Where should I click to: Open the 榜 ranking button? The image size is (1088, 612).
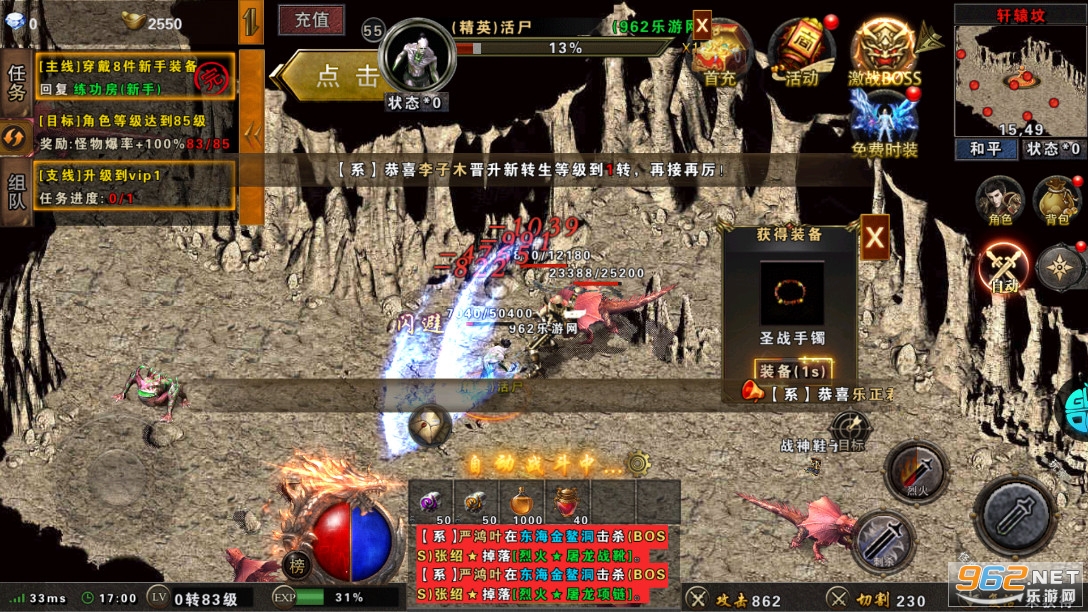click(297, 565)
